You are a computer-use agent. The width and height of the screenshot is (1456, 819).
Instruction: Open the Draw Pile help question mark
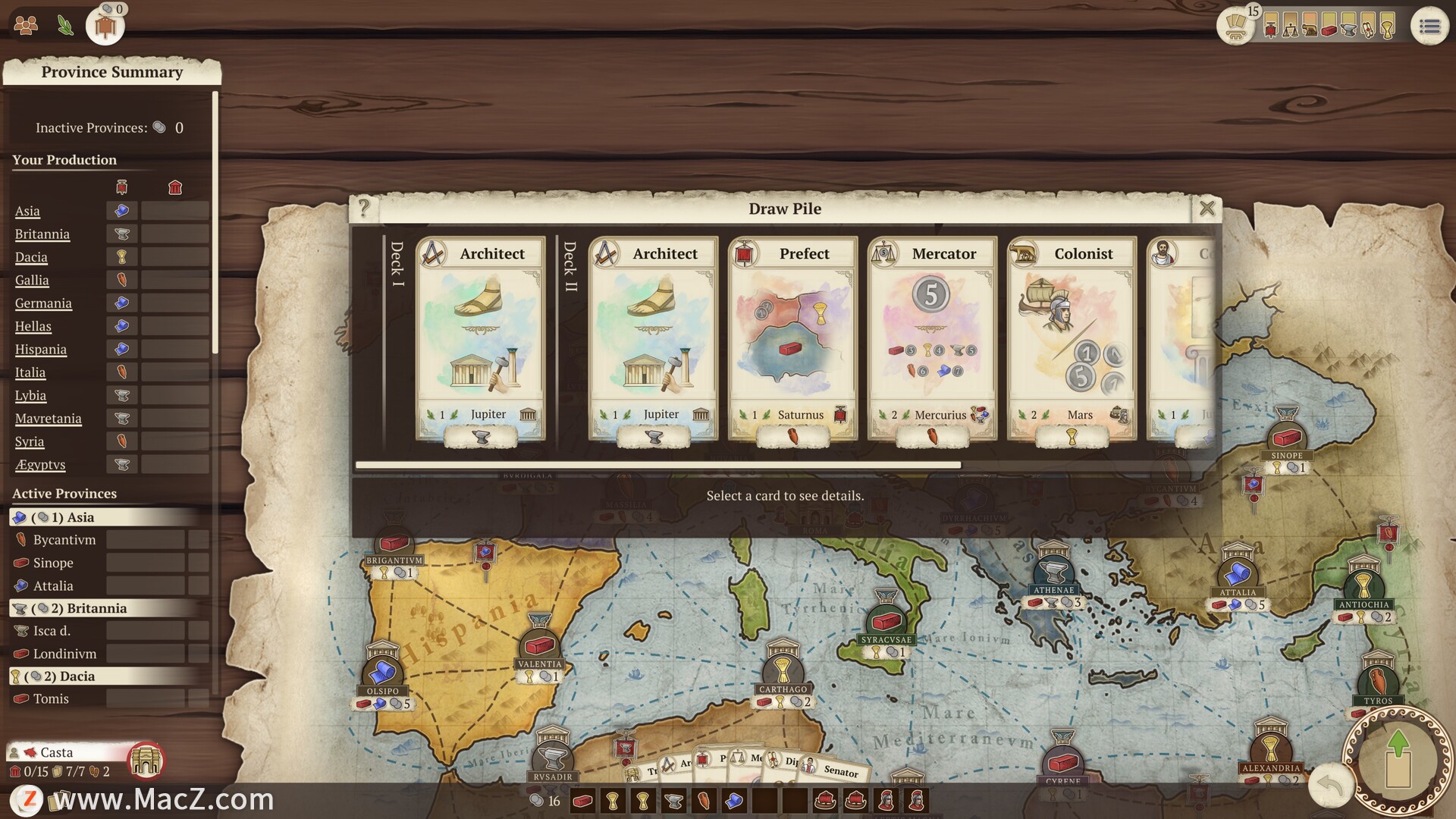(364, 208)
